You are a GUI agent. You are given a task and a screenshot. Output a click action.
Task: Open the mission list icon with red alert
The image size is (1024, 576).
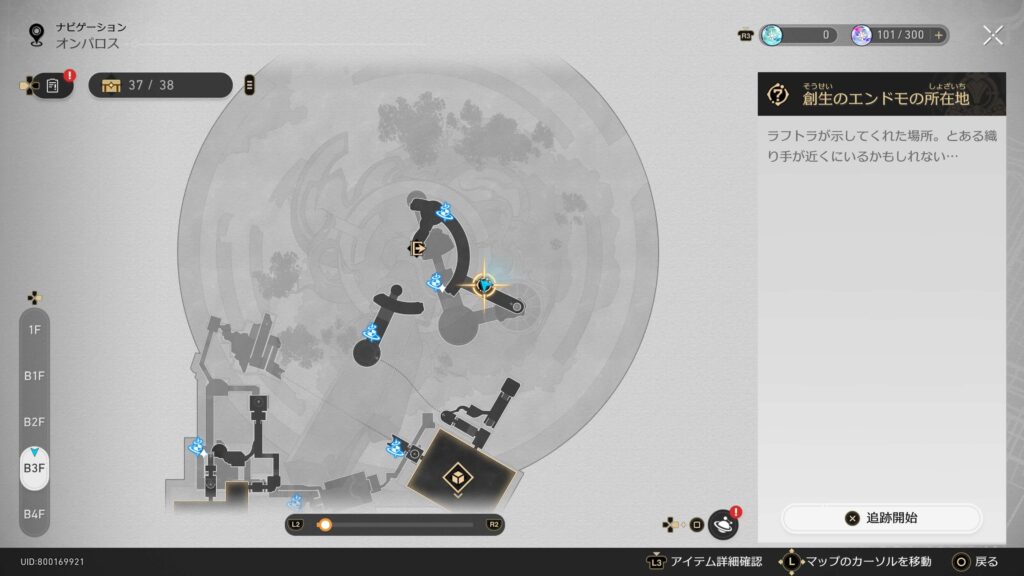point(53,86)
